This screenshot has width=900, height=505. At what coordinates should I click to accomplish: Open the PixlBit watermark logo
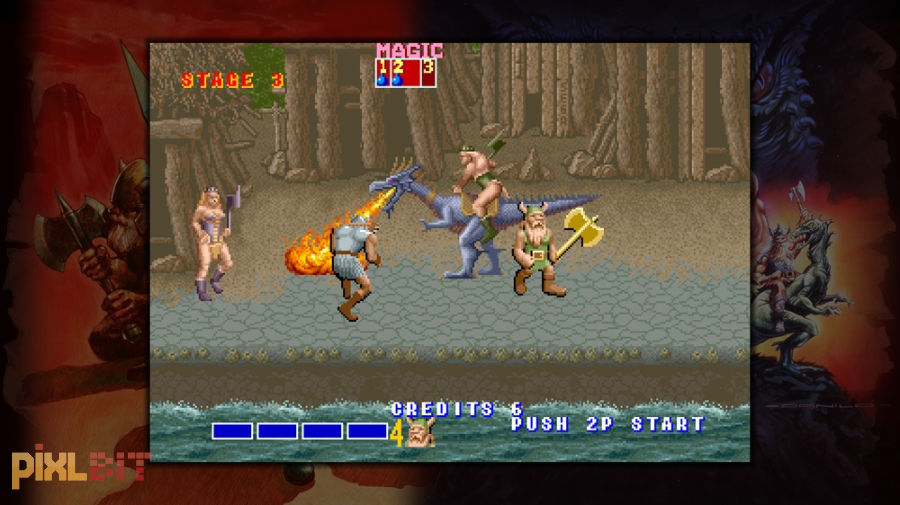tap(78, 467)
